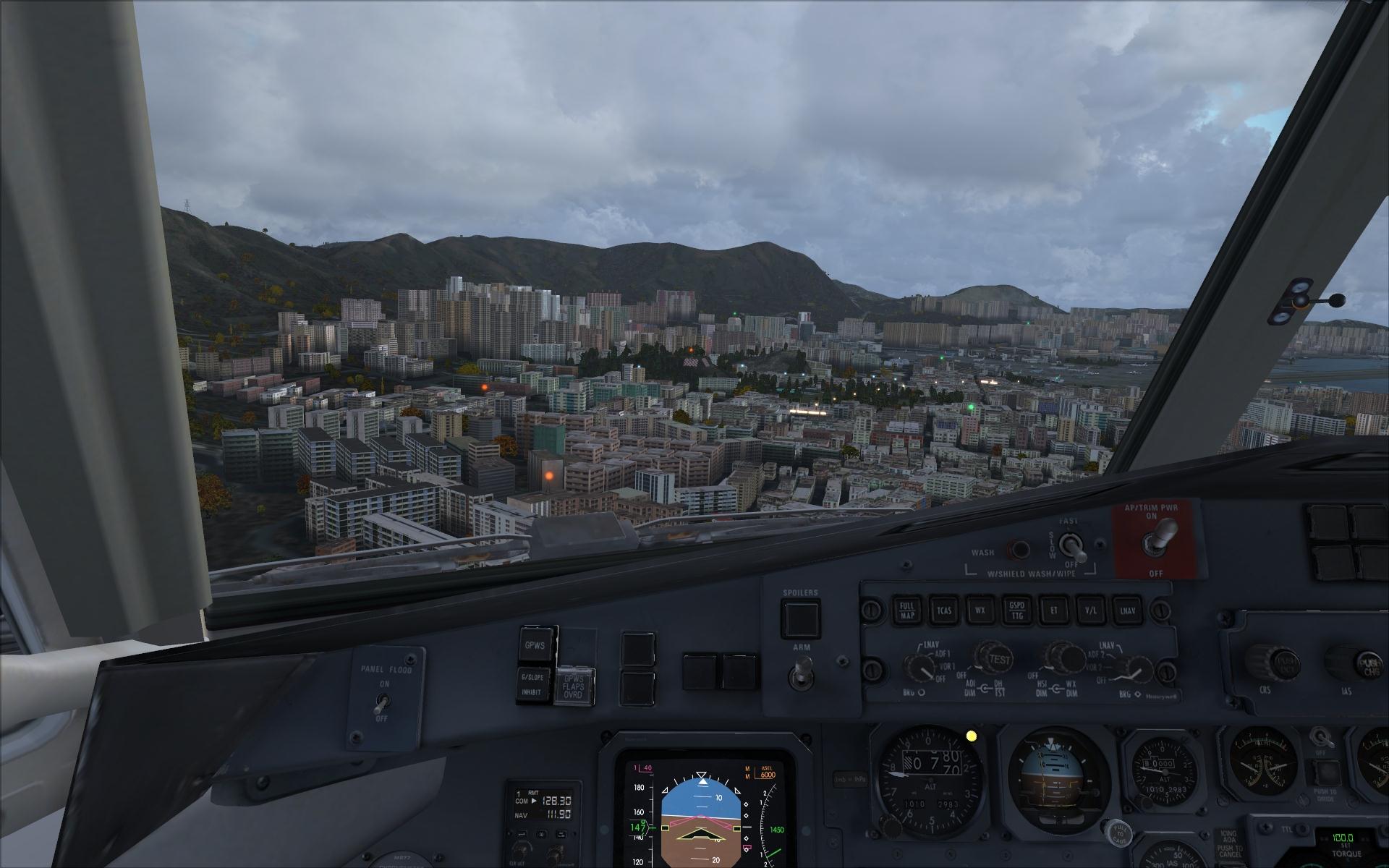Choose the V/L button
1389x868 pixels.
[x=1089, y=611]
